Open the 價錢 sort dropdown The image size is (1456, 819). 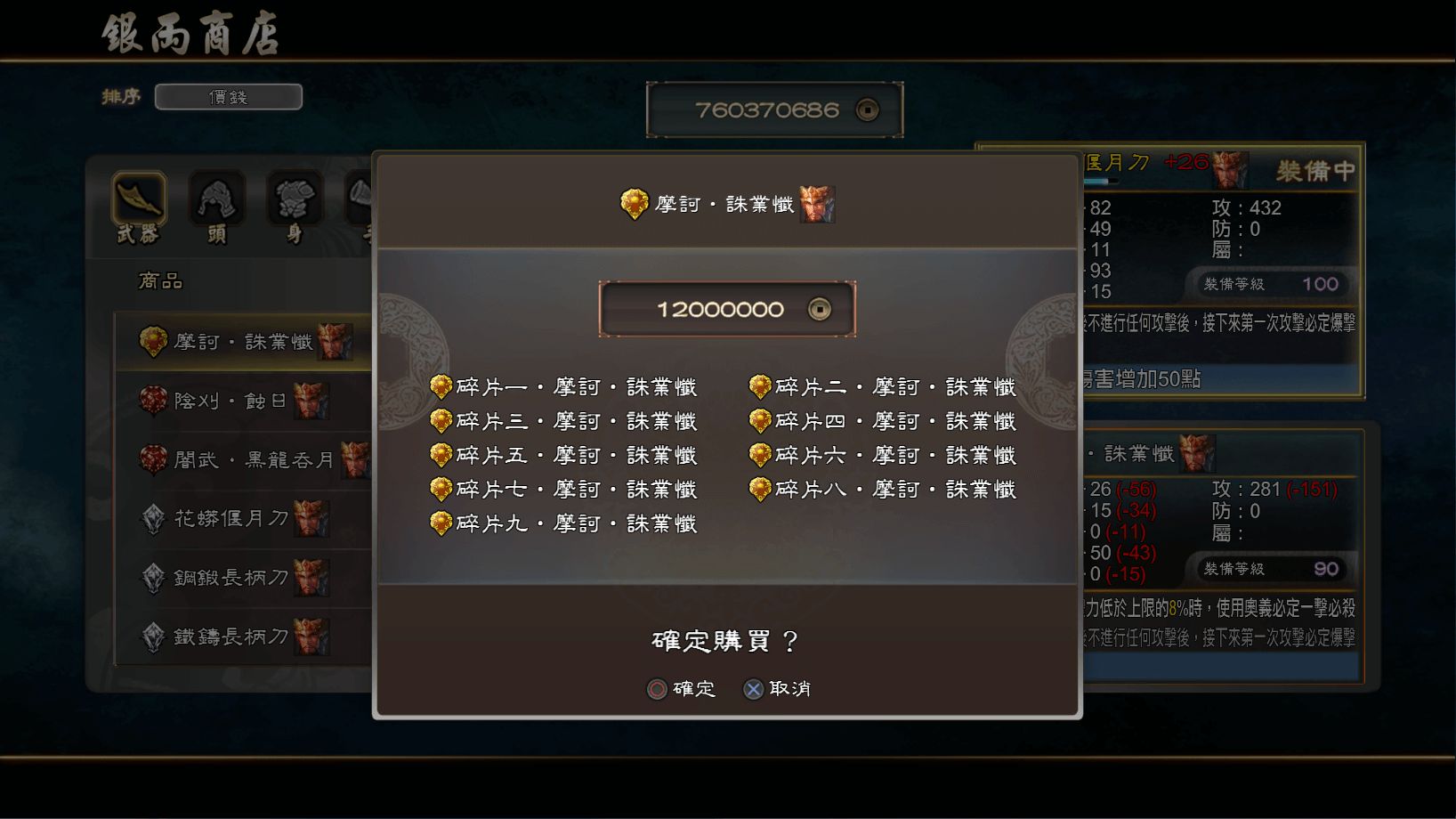point(228,96)
